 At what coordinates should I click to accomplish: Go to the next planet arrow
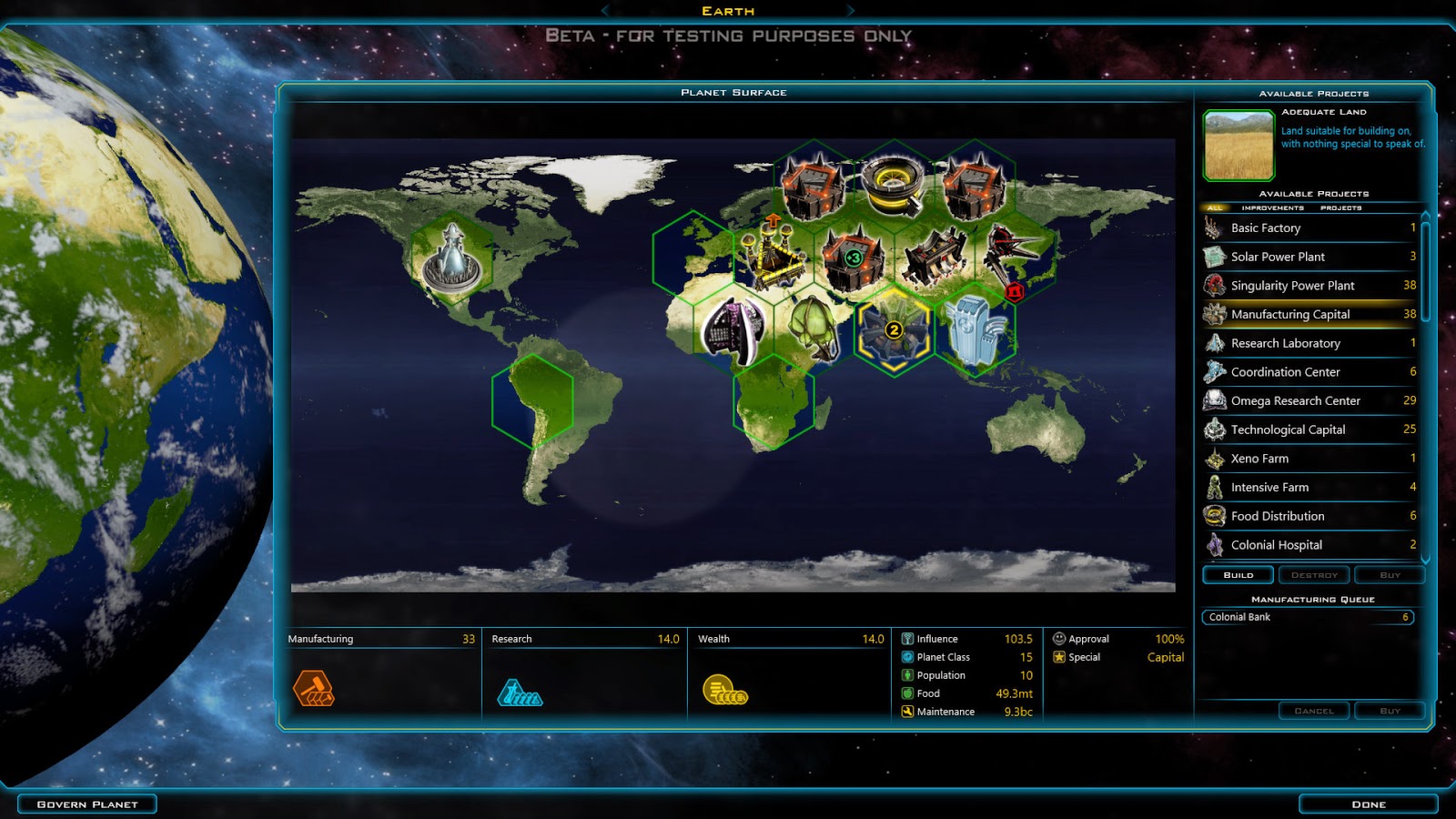(x=851, y=11)
